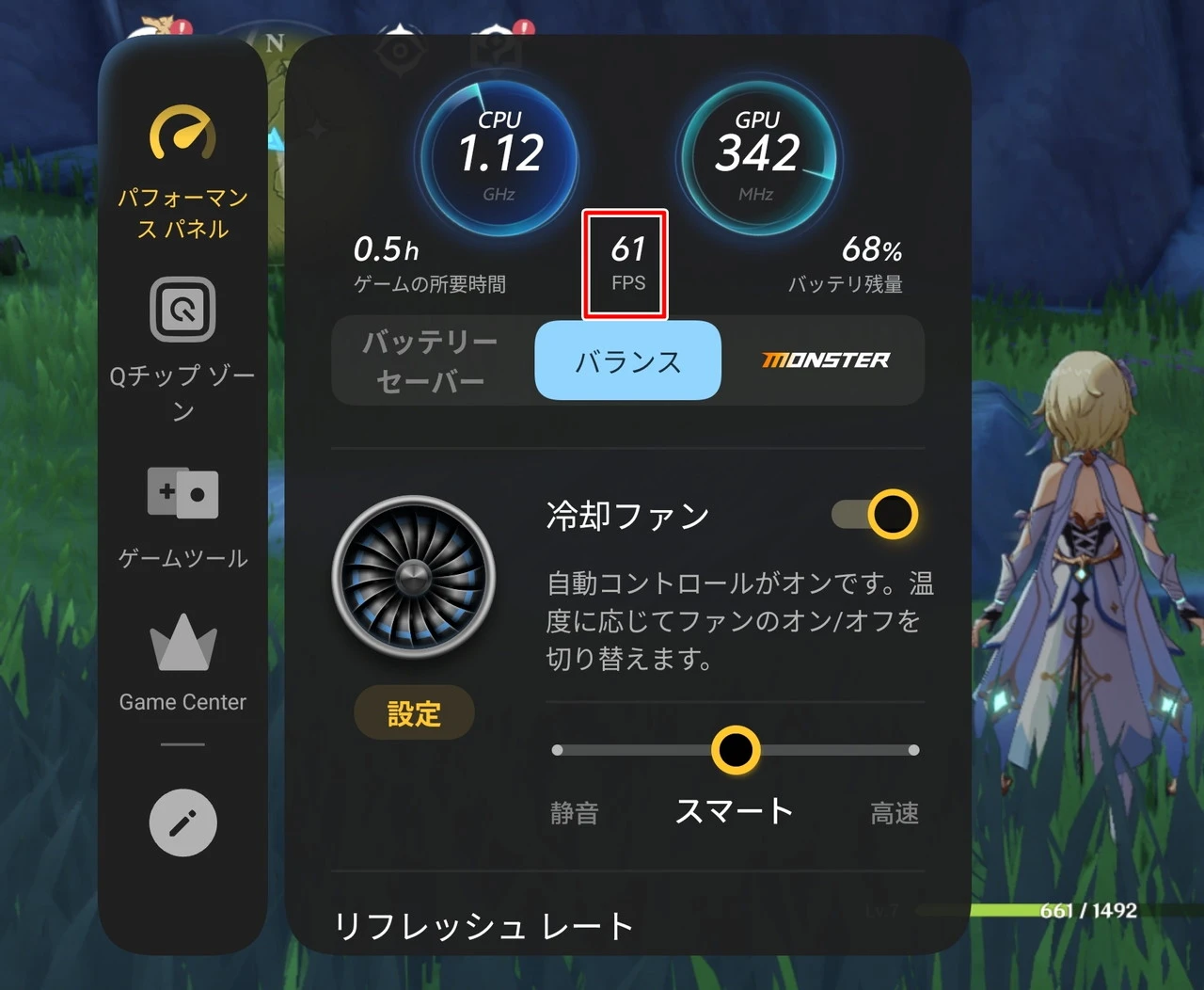The width and height of the screenshot is (1204, 990).
Task: Click the pencil edit button
Action: [182, 822]
